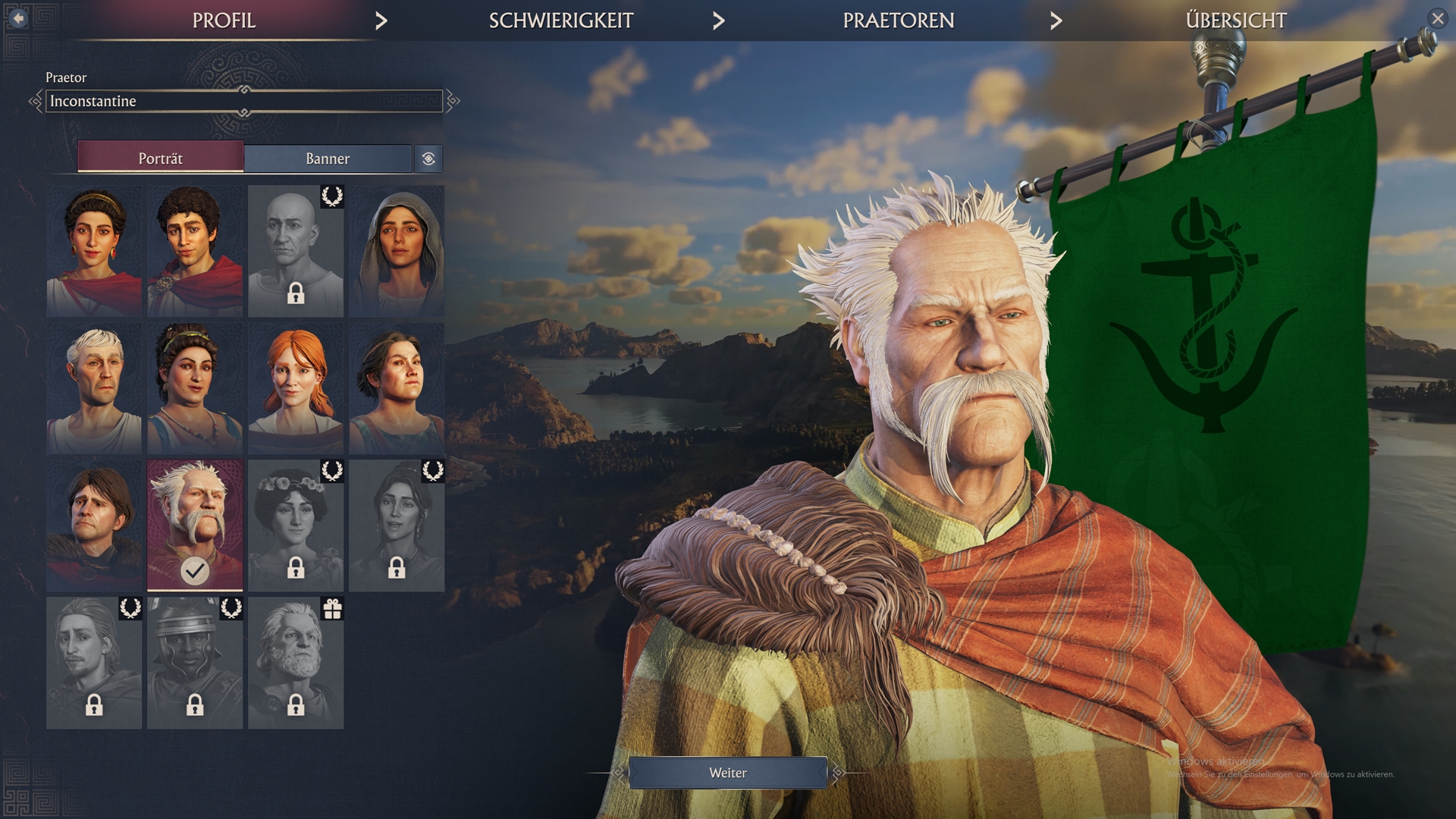Show the Übersicht step

1235,20
